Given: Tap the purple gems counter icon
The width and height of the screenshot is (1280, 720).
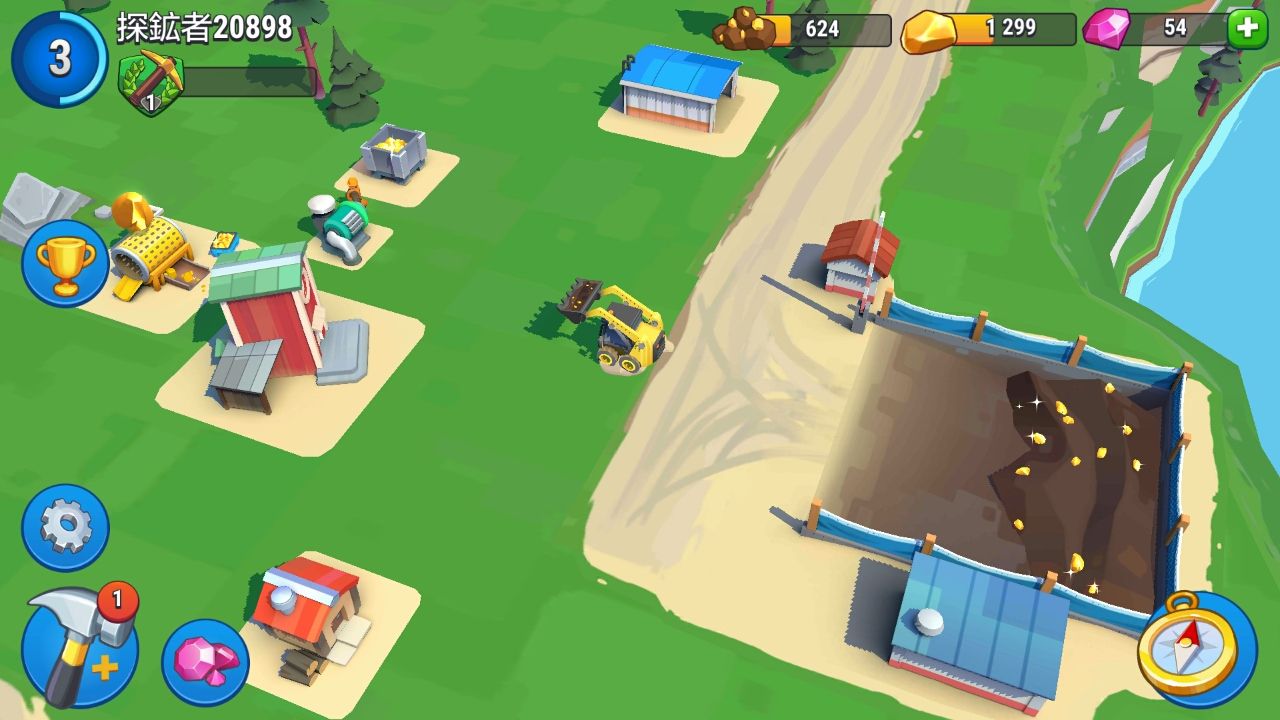Looking at the screenshot, I should pyautogui.click(x=1105, y=27).
